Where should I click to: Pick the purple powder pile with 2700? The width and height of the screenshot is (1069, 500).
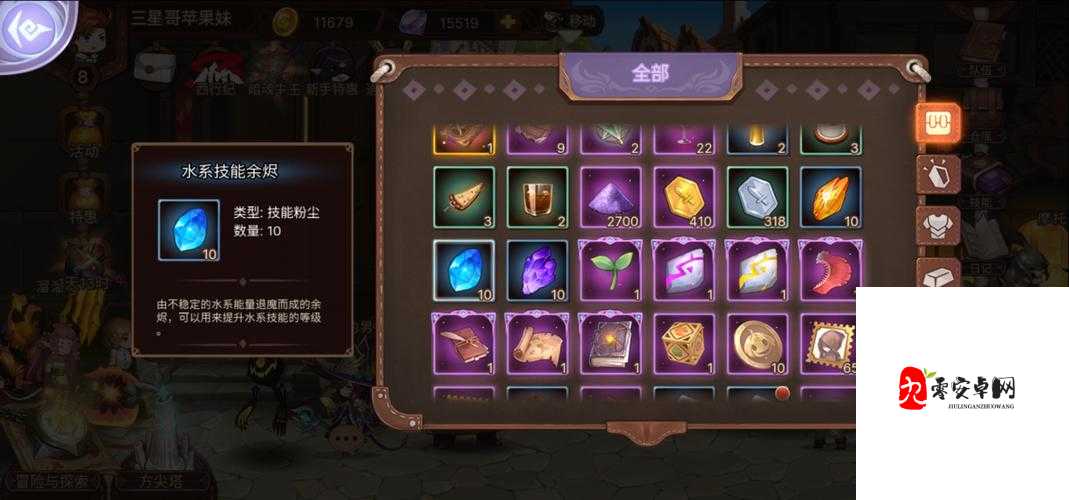610,196
